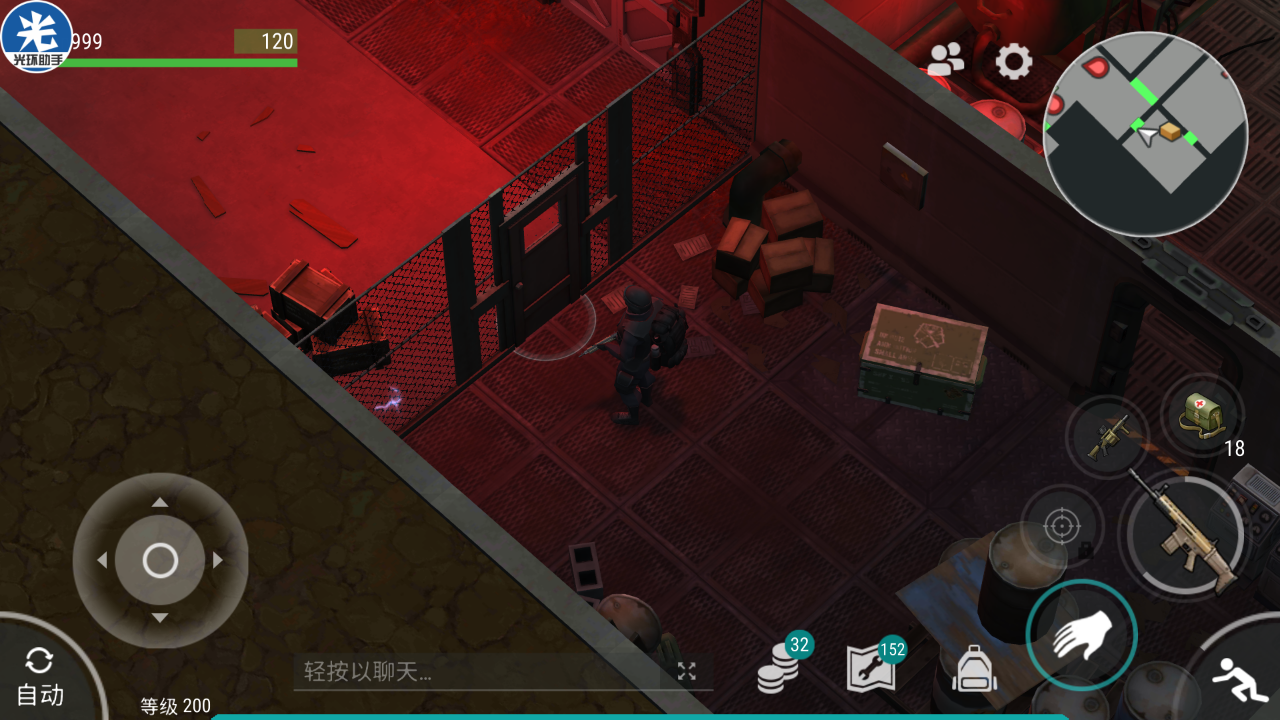Use the first aid kit item
1280x720 pixels.
(1201, 416)
